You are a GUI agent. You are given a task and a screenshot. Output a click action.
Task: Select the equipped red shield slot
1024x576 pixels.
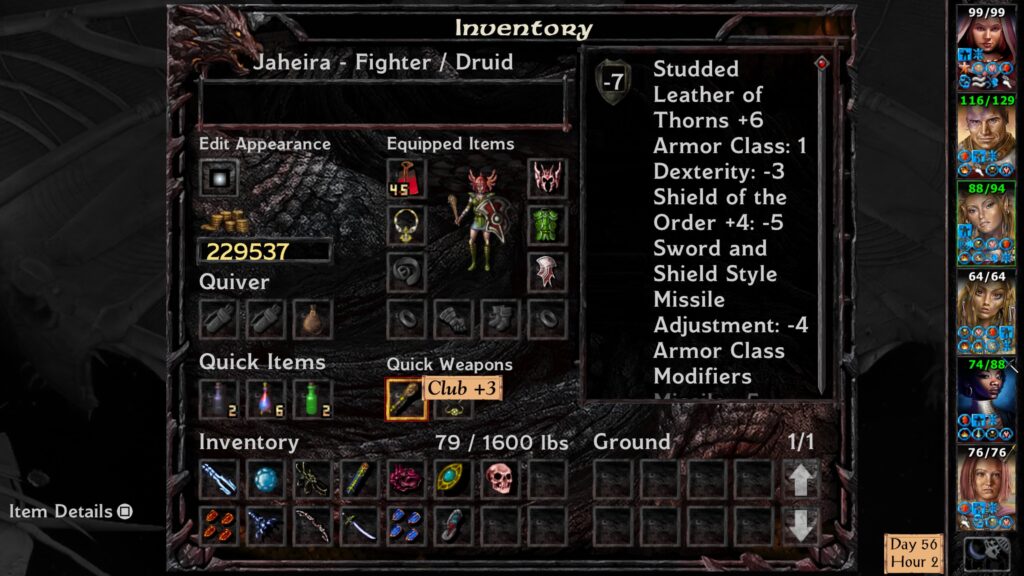click(x=547, y=272)
